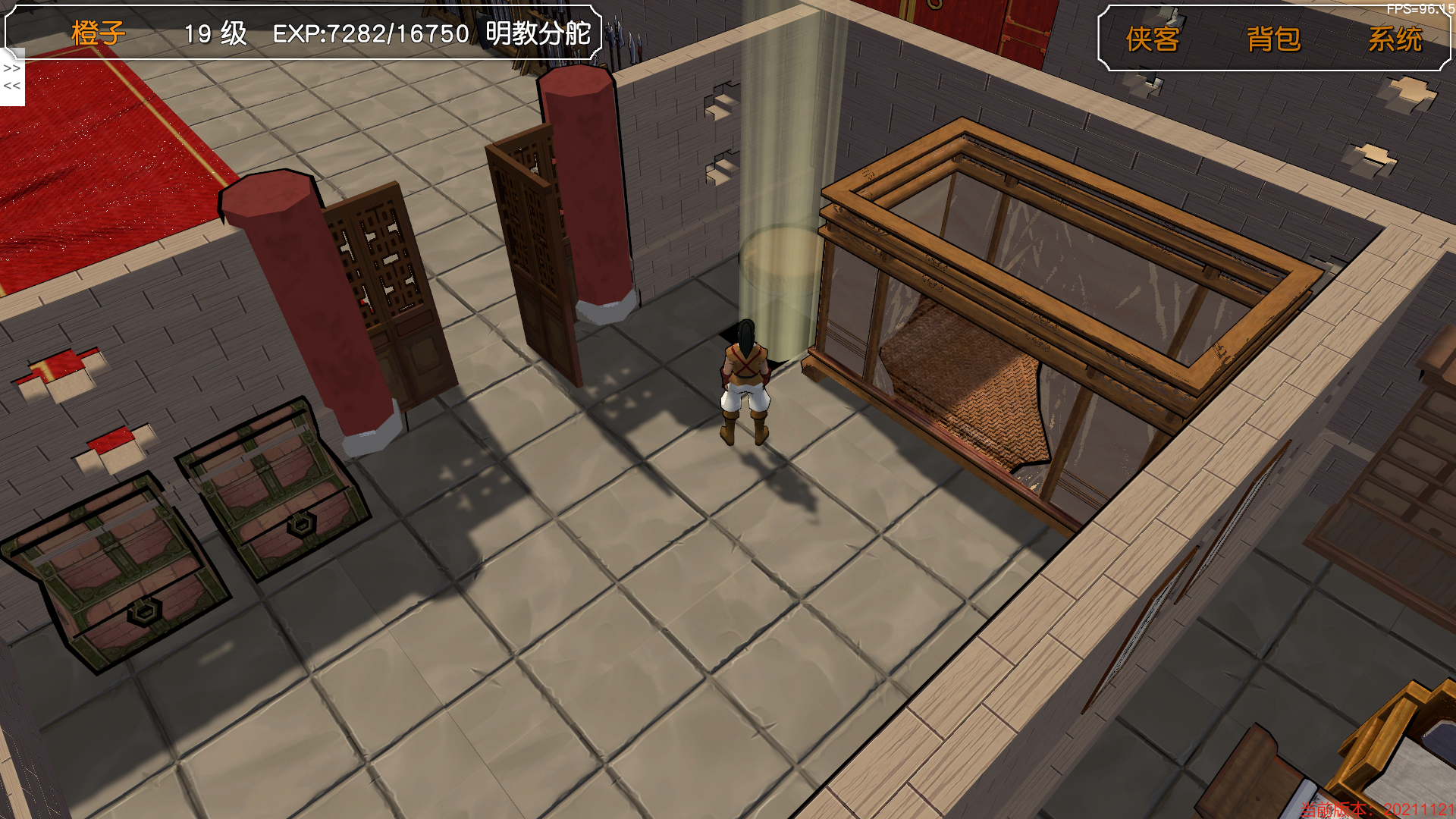Open the 侠客 character menu

pos(1152,39)
